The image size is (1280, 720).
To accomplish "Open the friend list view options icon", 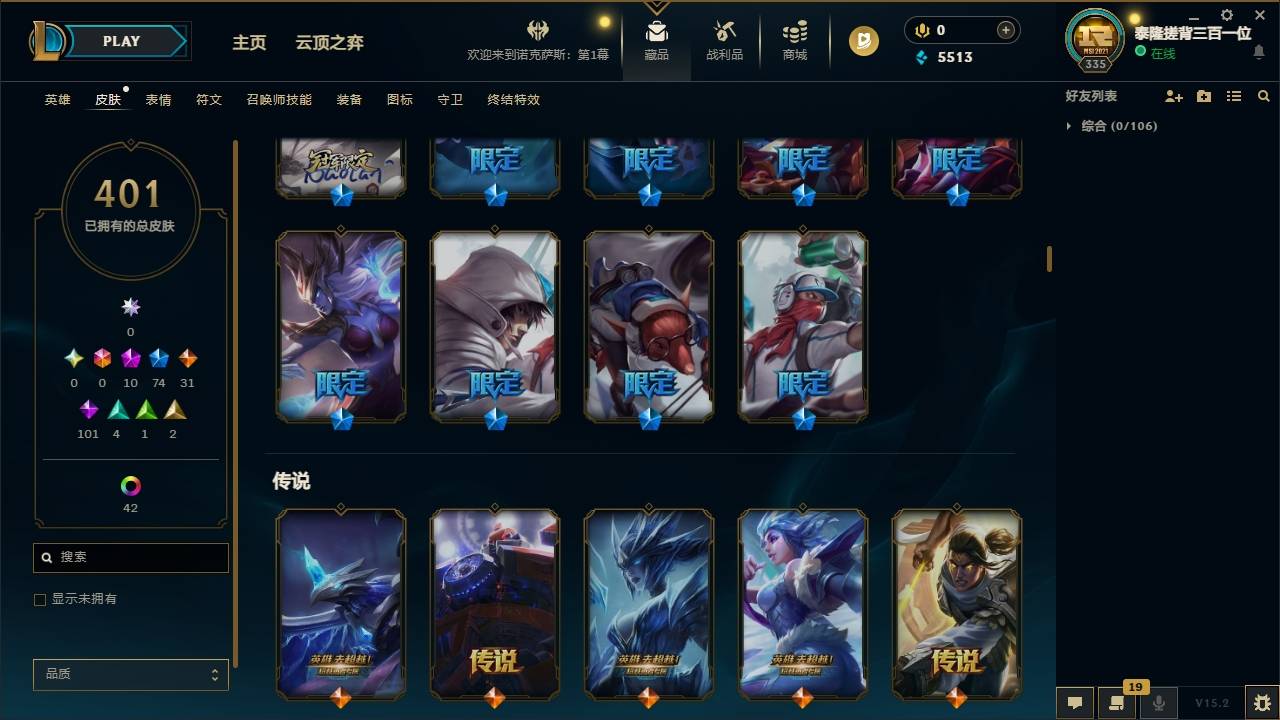I will pyautogui.click(x=1234, y=96).
